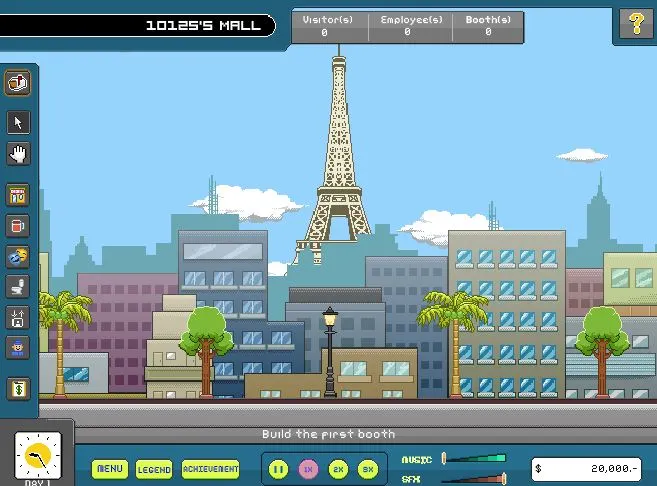Open the question mark help button
Screen dimensions: 657x486
(x=635, y=24)
